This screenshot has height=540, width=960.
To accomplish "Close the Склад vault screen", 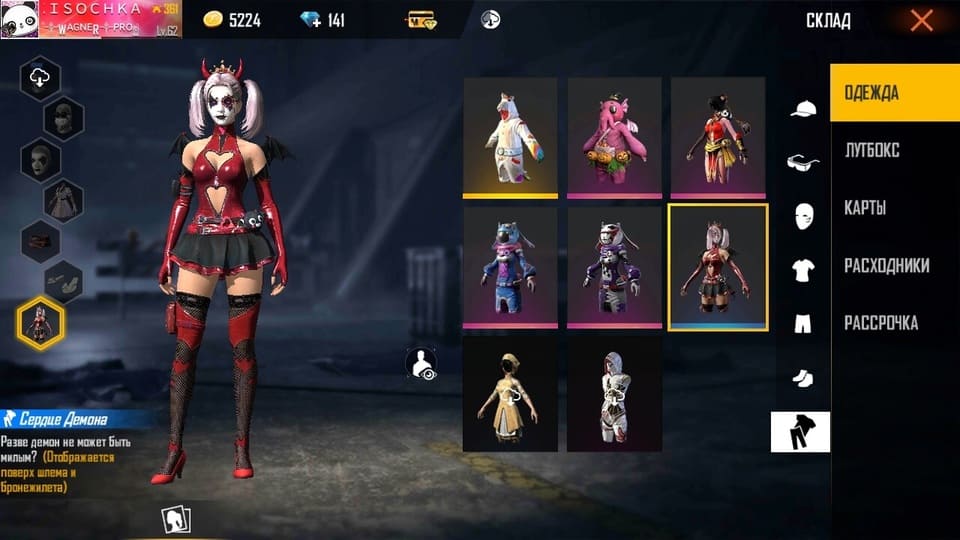I will (921, 20).
